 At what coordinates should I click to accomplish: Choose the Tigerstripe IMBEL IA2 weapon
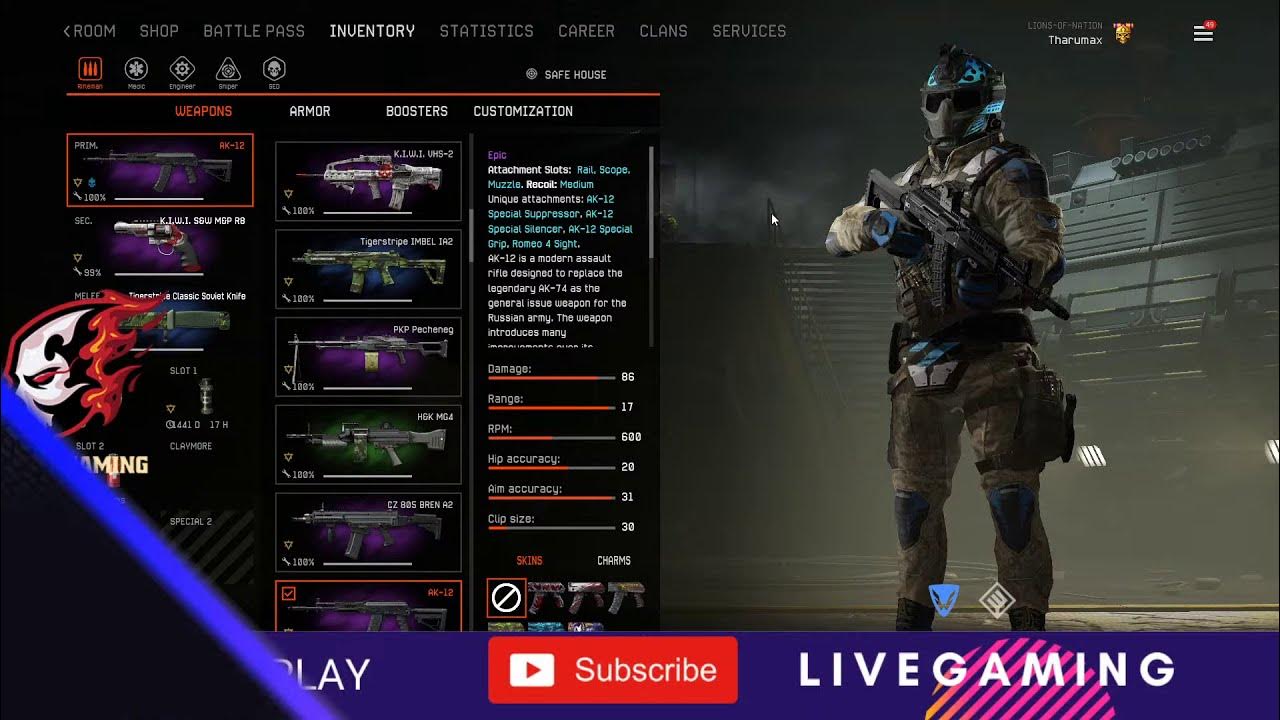pos(368,269)
